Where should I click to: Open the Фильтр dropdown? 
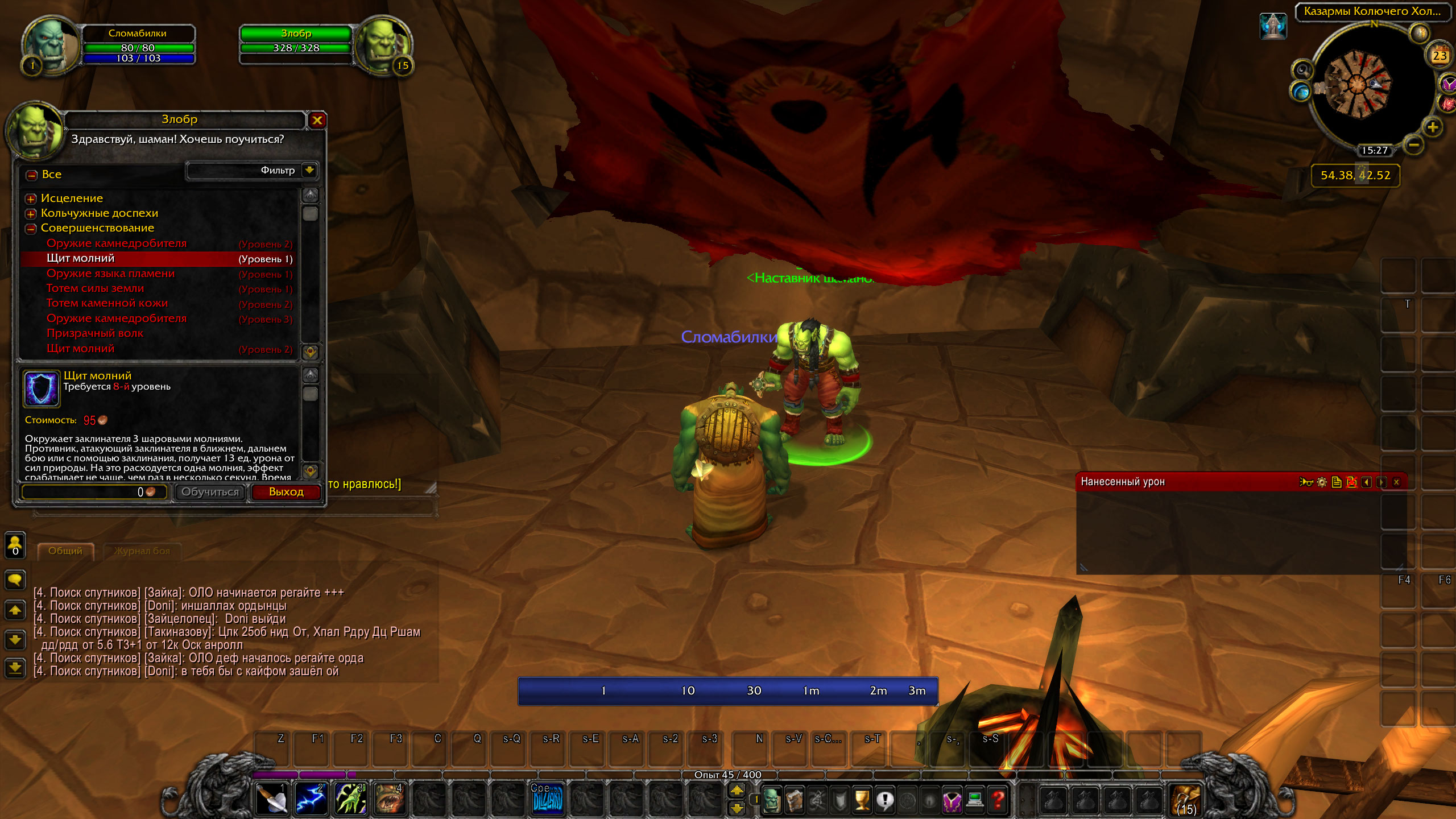point(309,170)
